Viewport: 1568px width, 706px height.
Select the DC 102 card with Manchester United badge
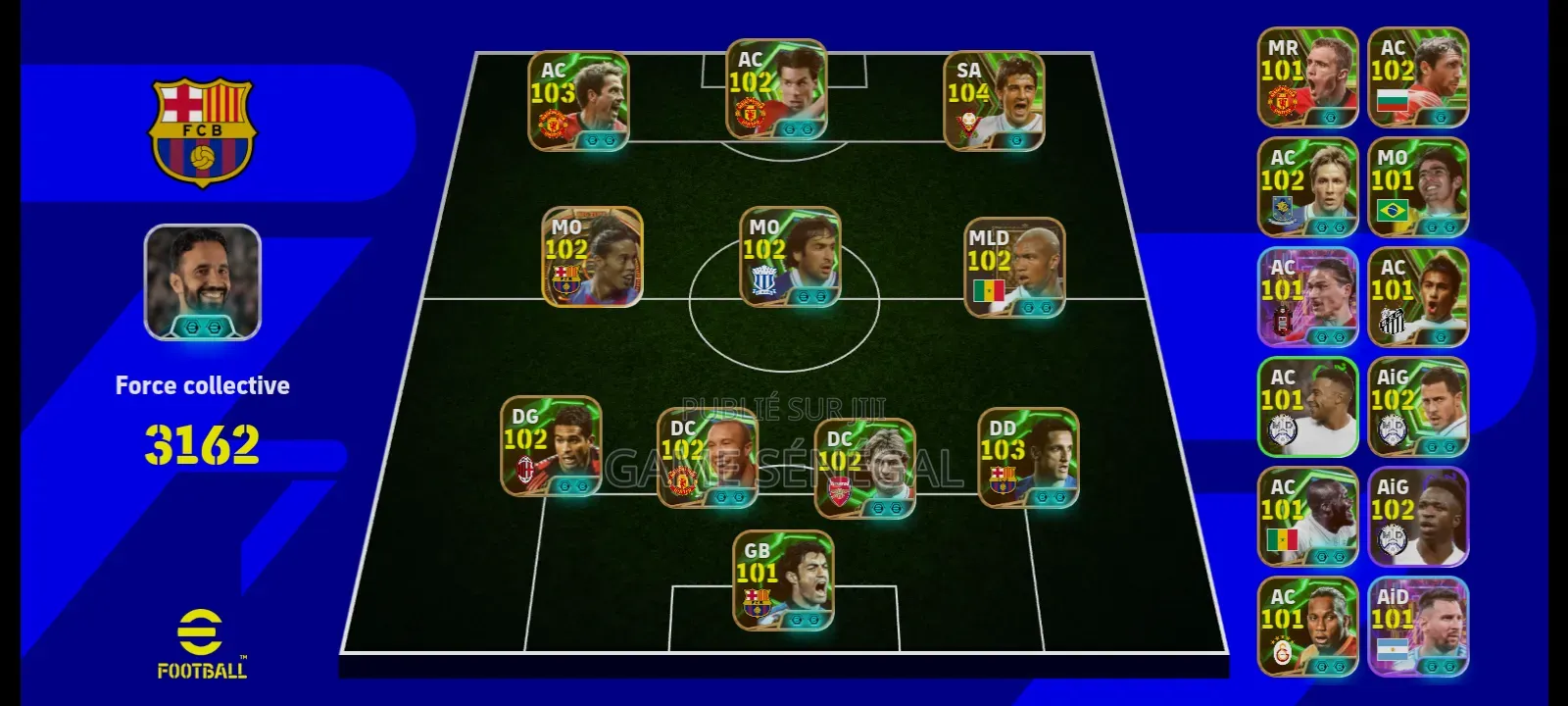point(707,457)
